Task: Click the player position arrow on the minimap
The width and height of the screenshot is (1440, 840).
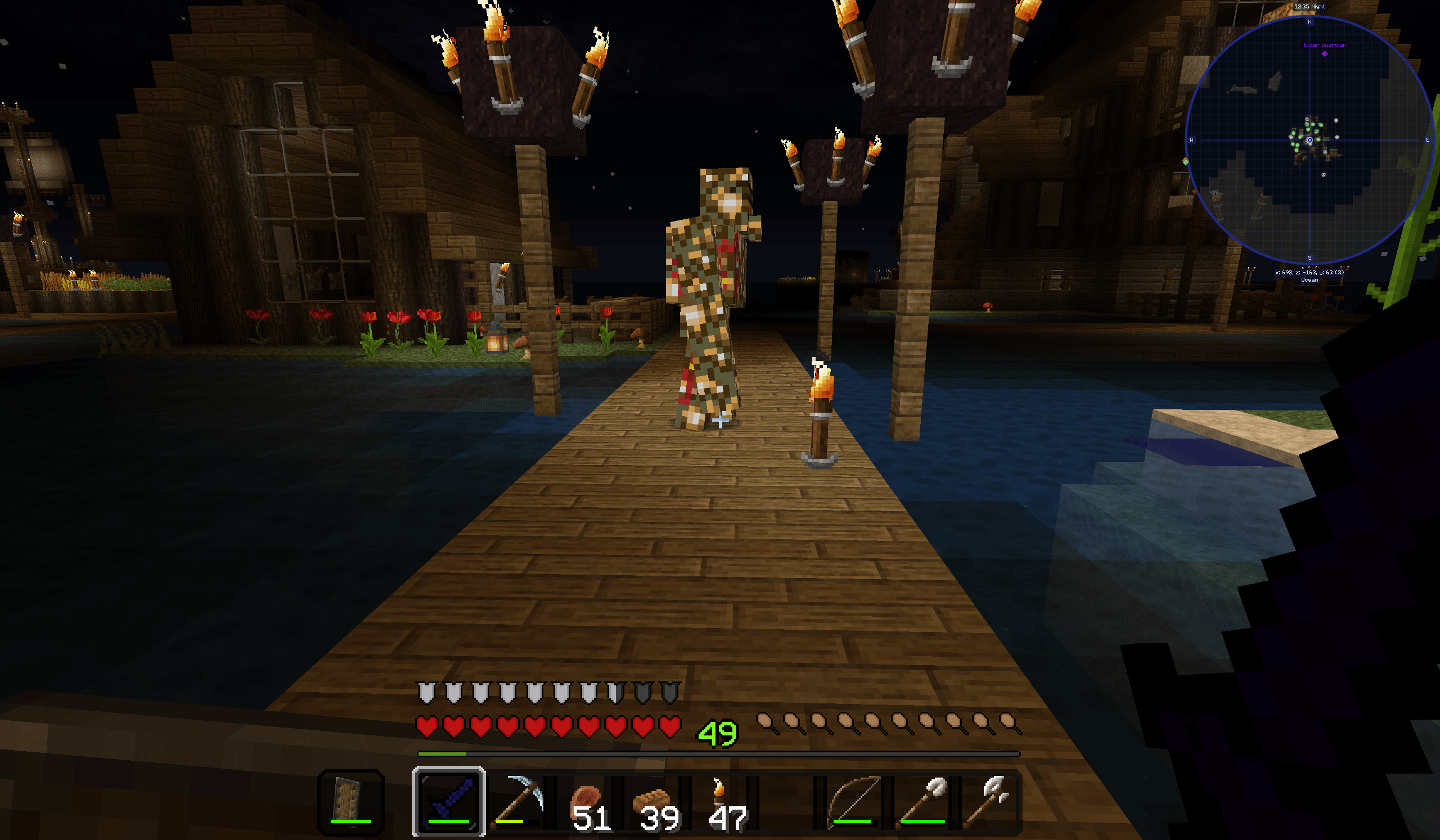Action: tap(1310, 140)
